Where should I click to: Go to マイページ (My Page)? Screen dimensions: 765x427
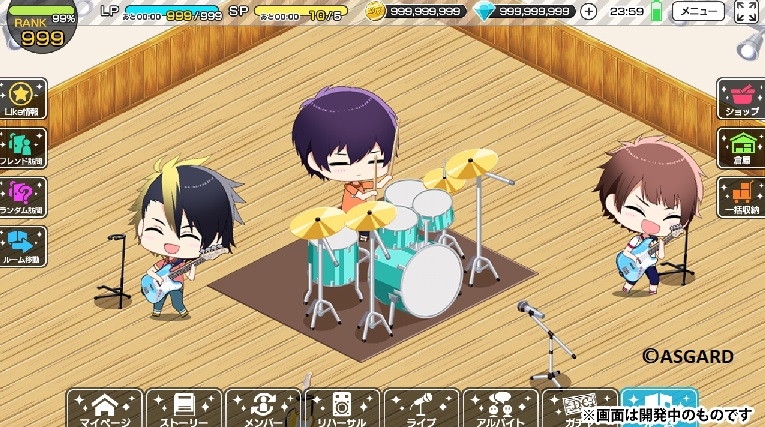point(104,408)
